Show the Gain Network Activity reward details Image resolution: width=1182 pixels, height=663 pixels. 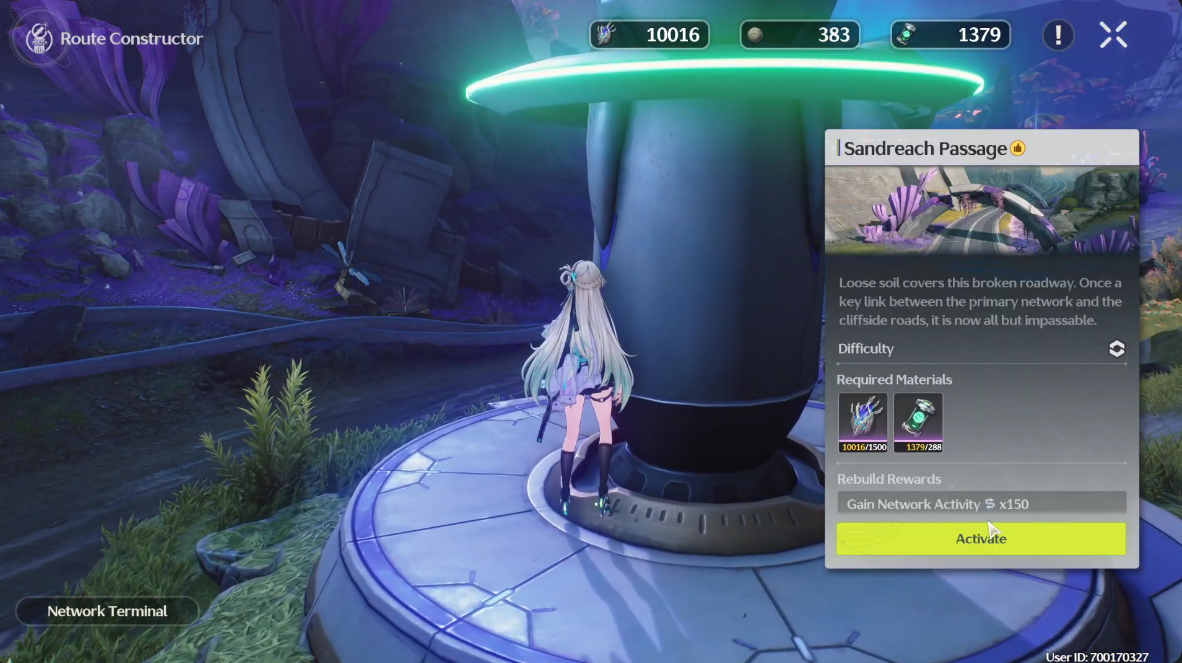[981, 504]
